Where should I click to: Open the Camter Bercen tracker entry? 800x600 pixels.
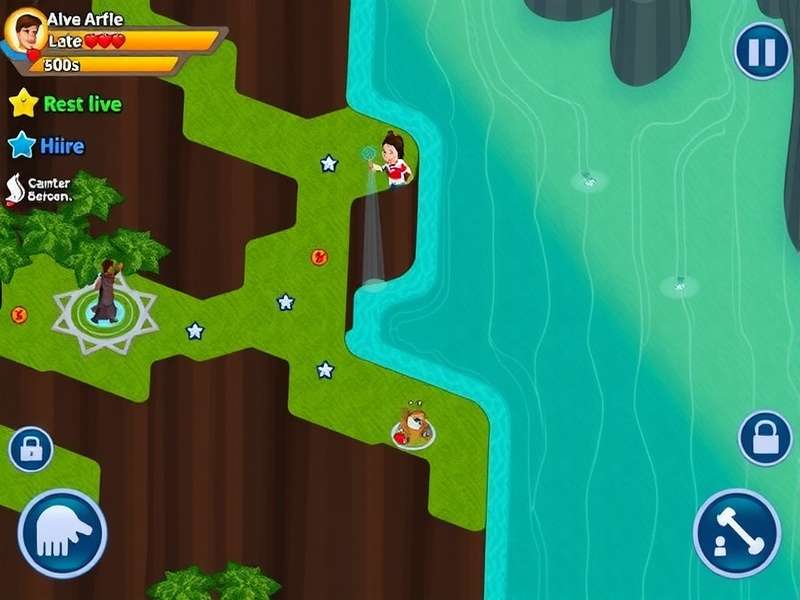[40, 189]
